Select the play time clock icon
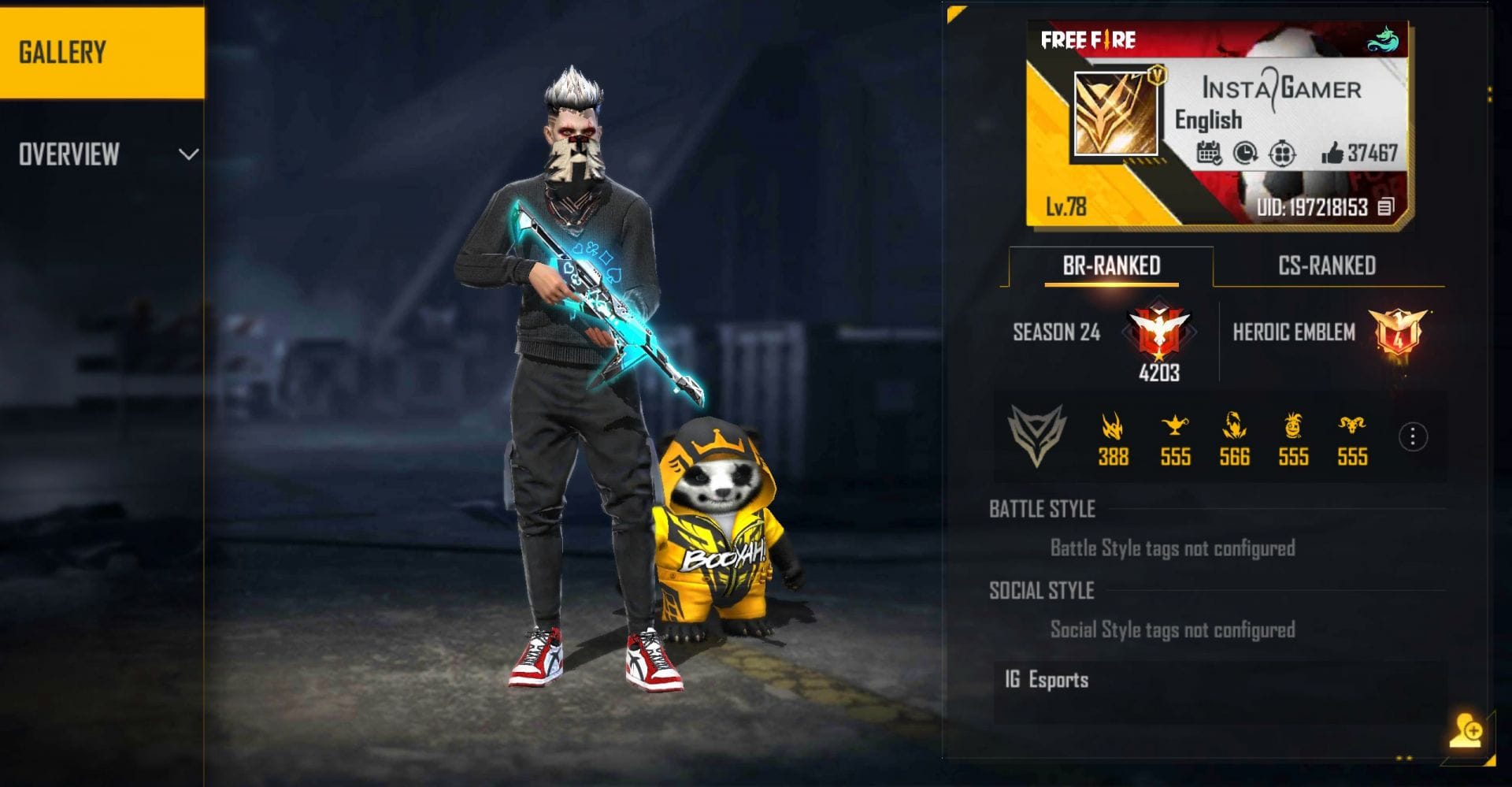This screenshot has height=787, width=1512. coord(1246,152)
